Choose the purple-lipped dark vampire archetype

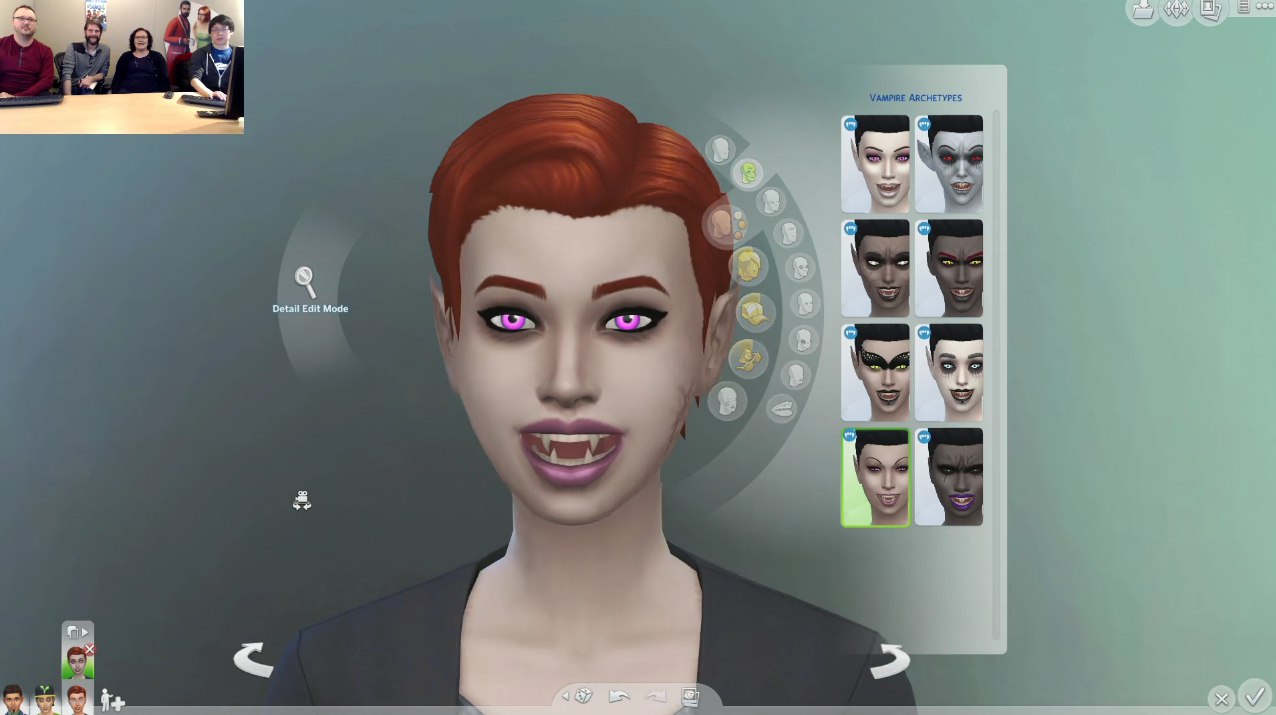(949, 477)
